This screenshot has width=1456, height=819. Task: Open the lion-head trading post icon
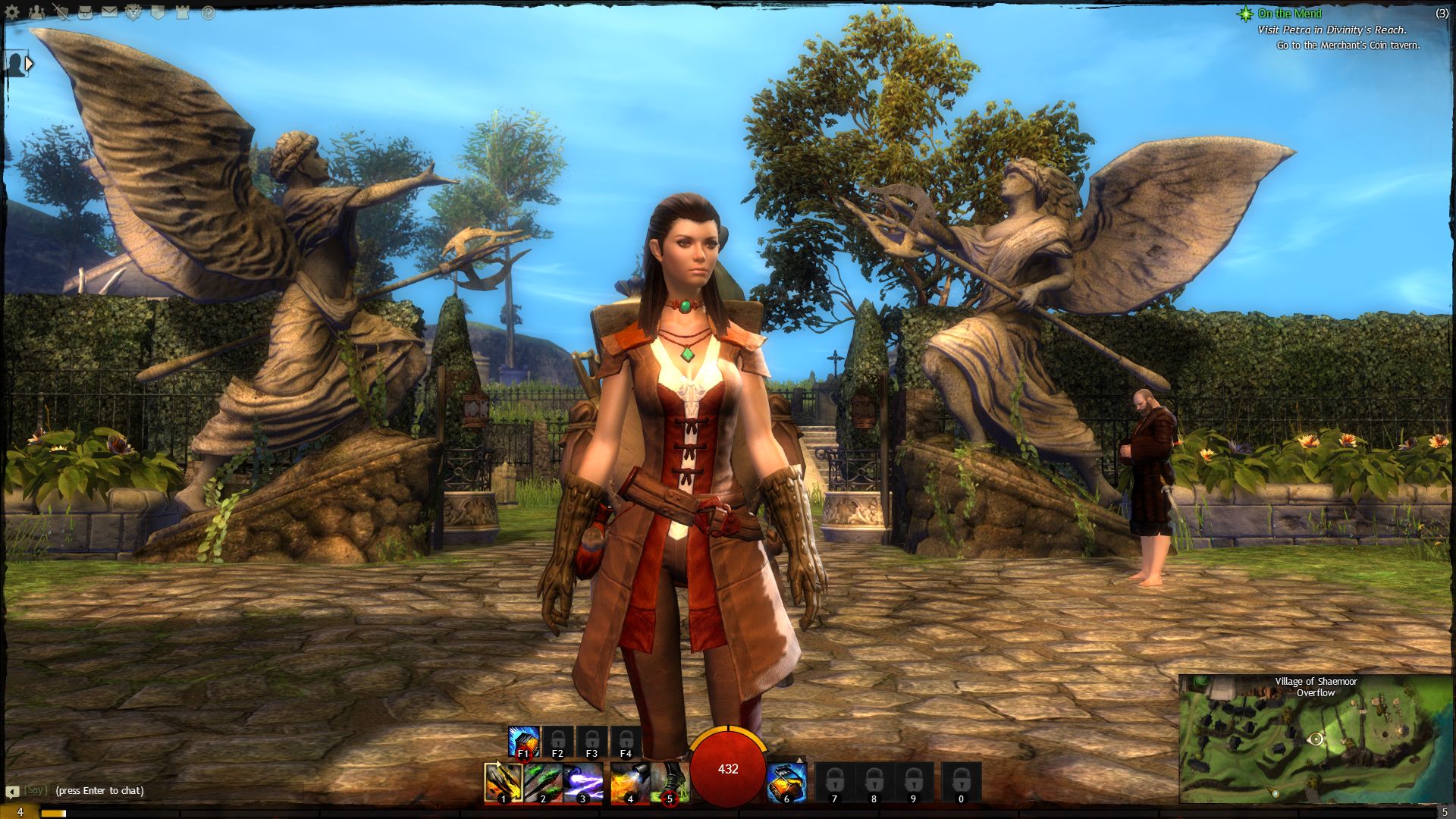coord(133,13)
